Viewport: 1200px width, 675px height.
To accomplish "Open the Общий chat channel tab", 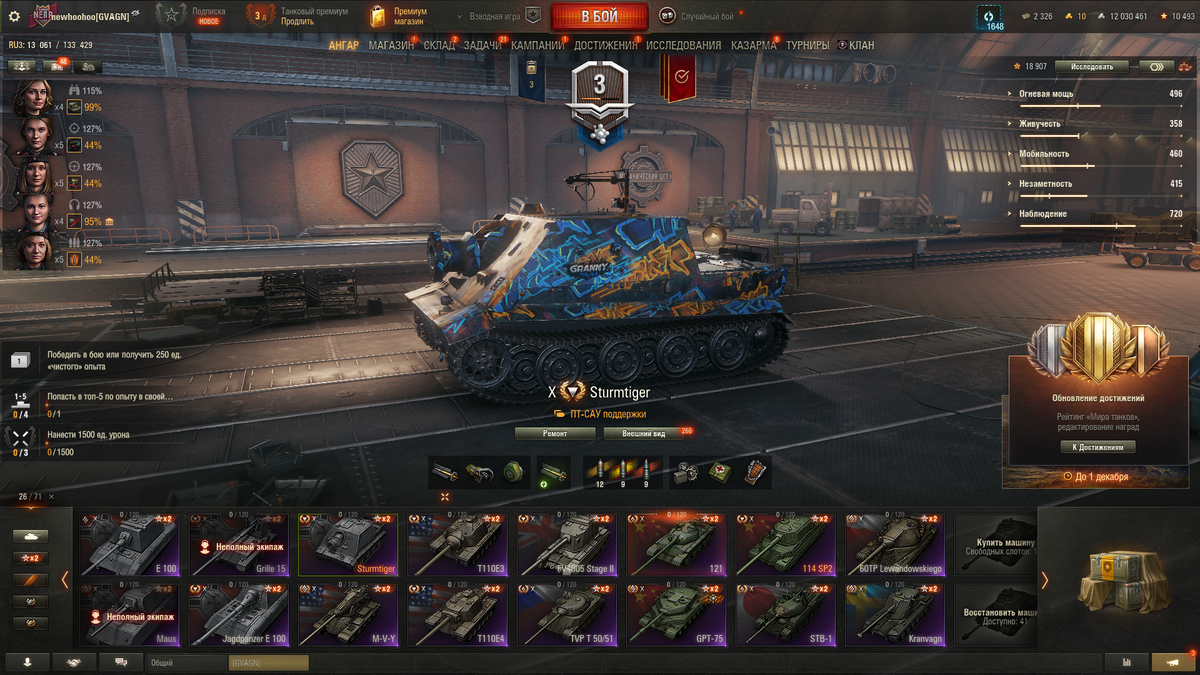I will (160, 662).
